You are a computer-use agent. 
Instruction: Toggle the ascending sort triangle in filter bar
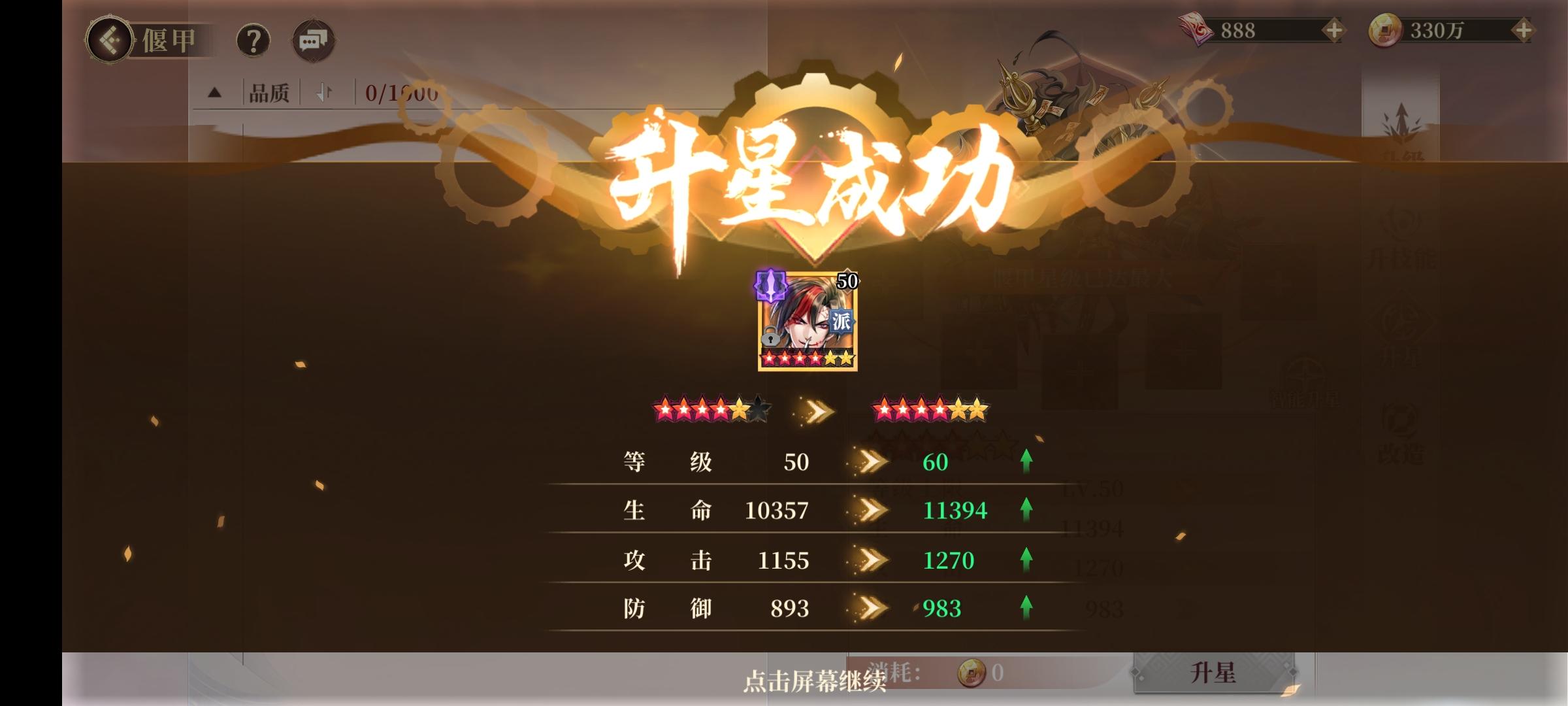coord(216,93)
